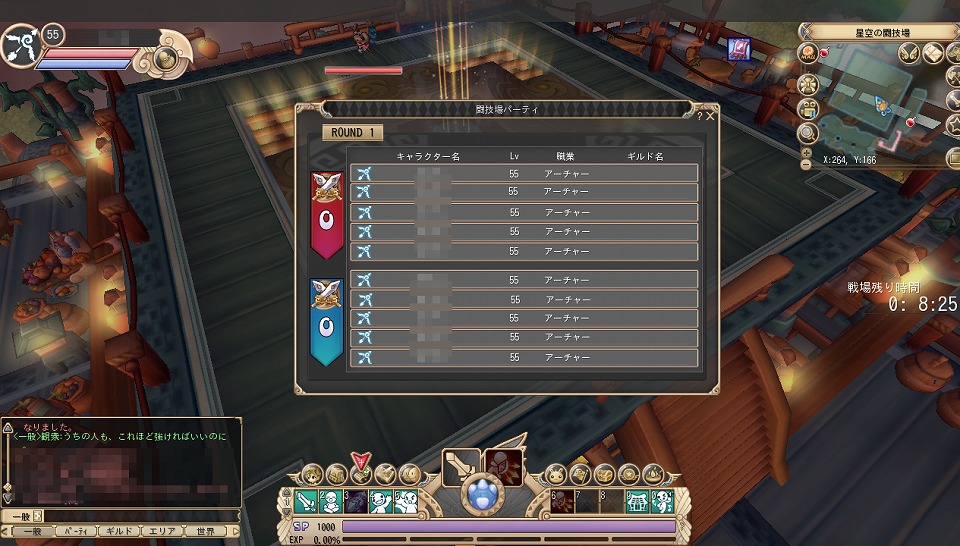Zoom in the minimap with the plus button

(x=807, y=151)
